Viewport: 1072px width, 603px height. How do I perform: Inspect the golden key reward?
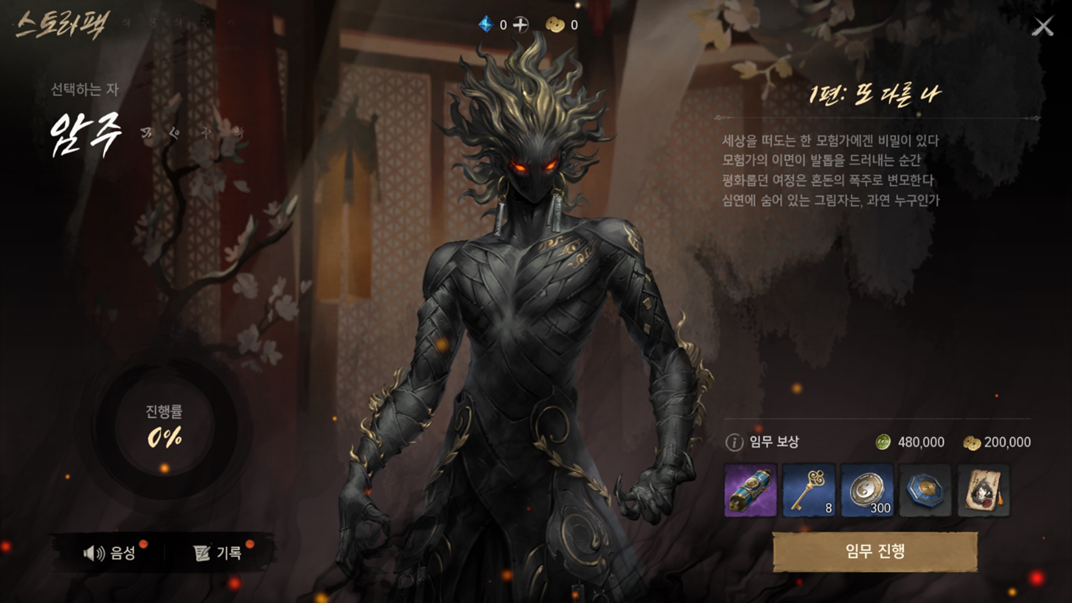click(x=809, y=491)
